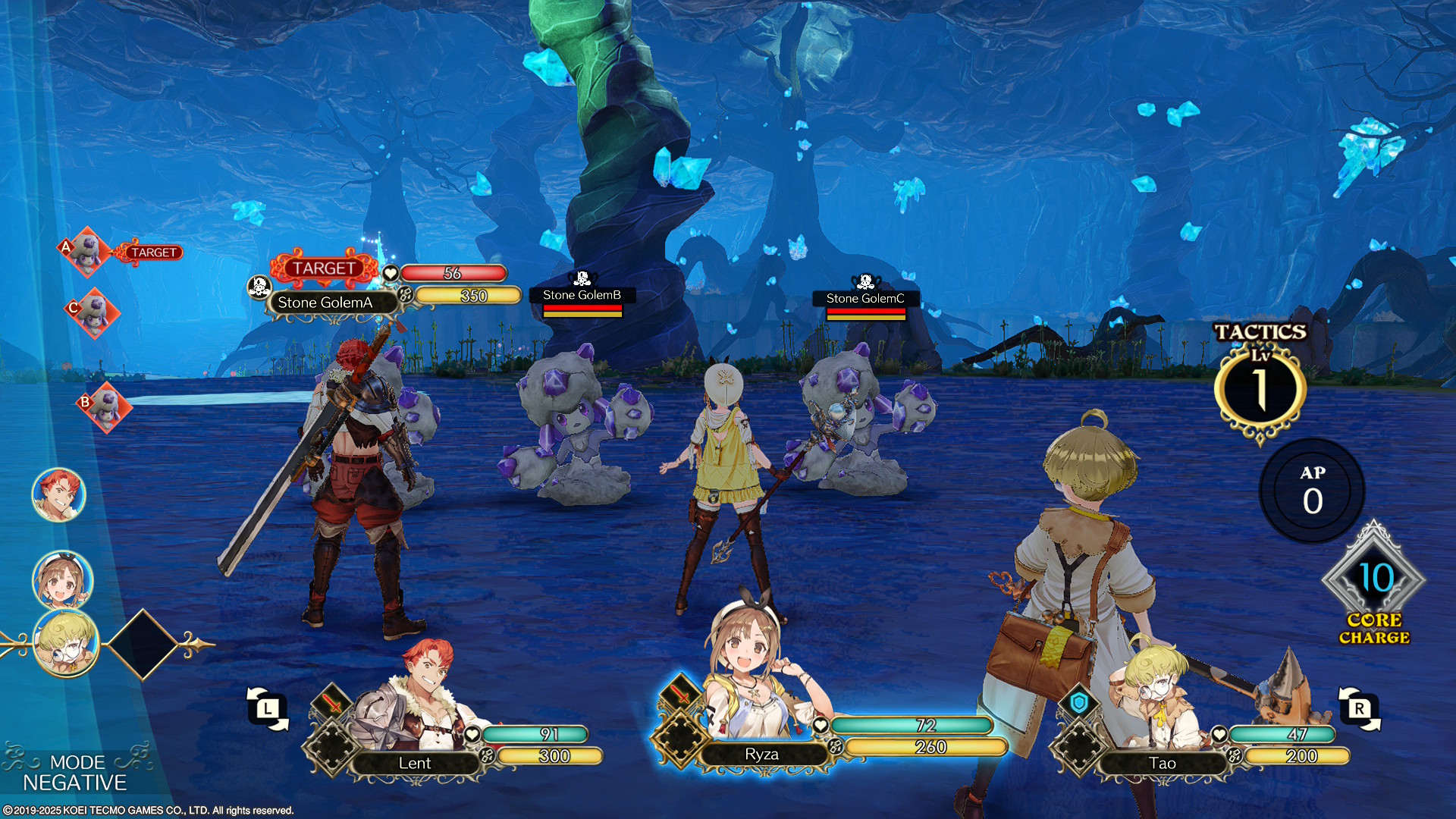
Task: Click golem B turn-order icon
Action: point(106,406)
